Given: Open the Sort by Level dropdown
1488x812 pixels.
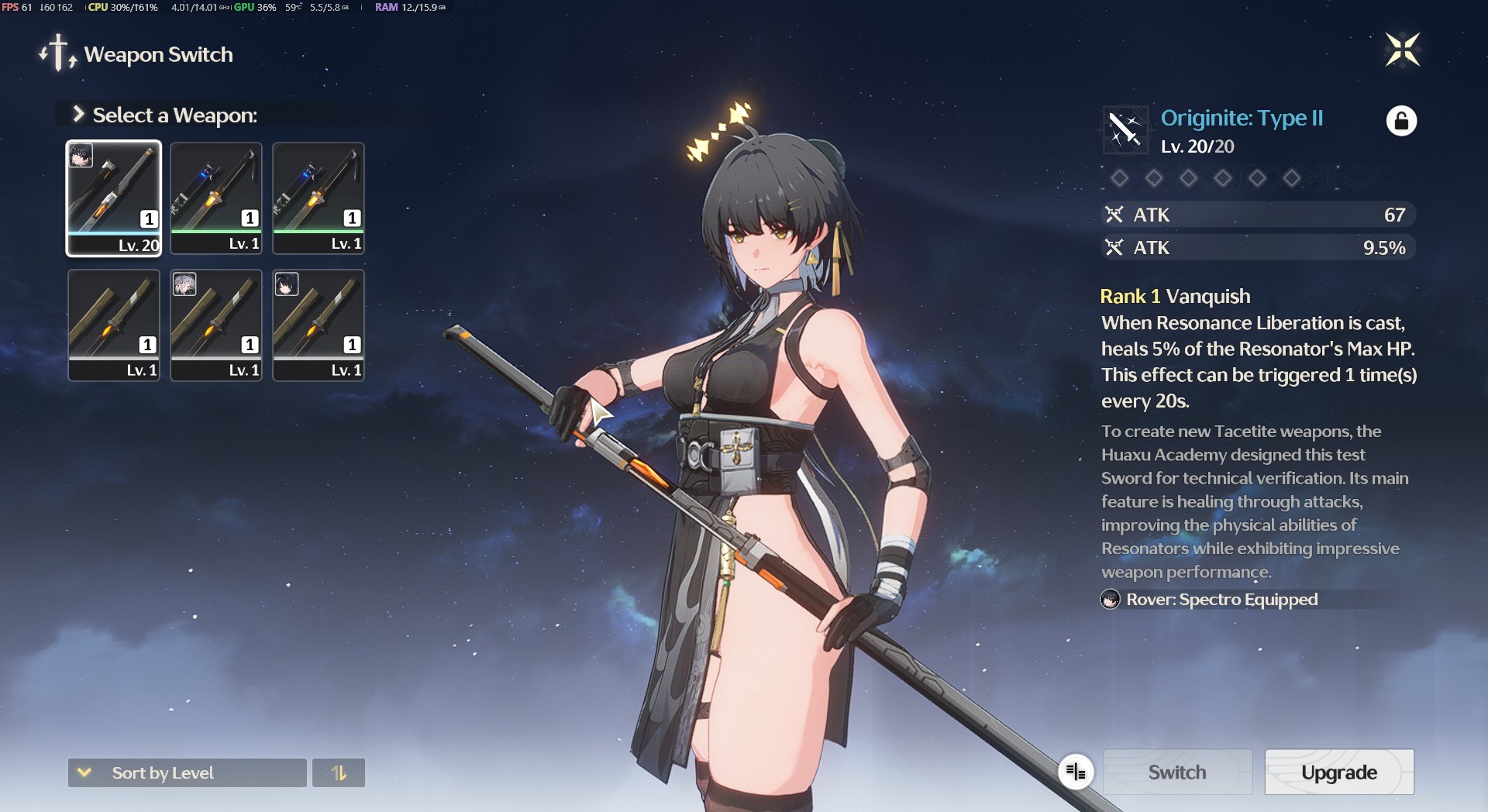Looking at the screenshot, I should (187, 772).
